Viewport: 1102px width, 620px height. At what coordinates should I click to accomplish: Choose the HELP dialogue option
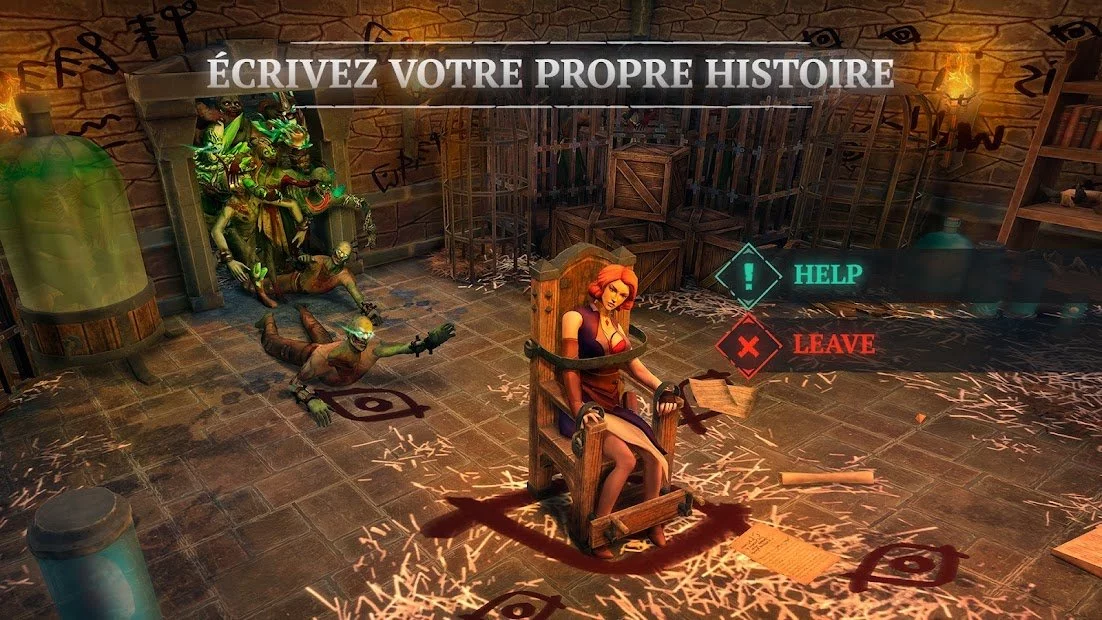pyautogui.click(x=826, y=274)
